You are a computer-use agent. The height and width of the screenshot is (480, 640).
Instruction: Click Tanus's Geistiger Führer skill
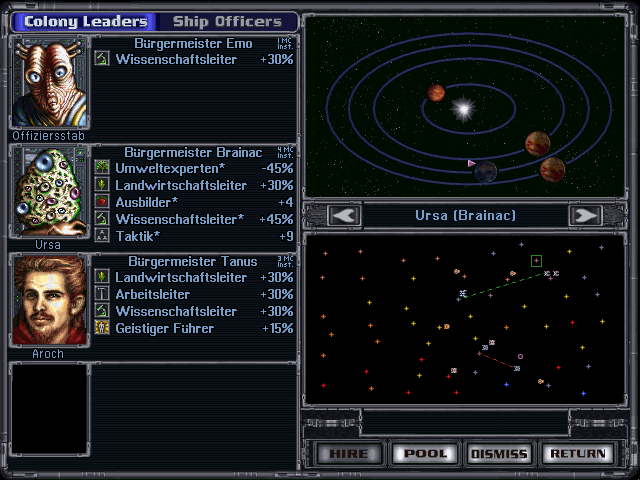pyautogui.click(x=195, y=328)
